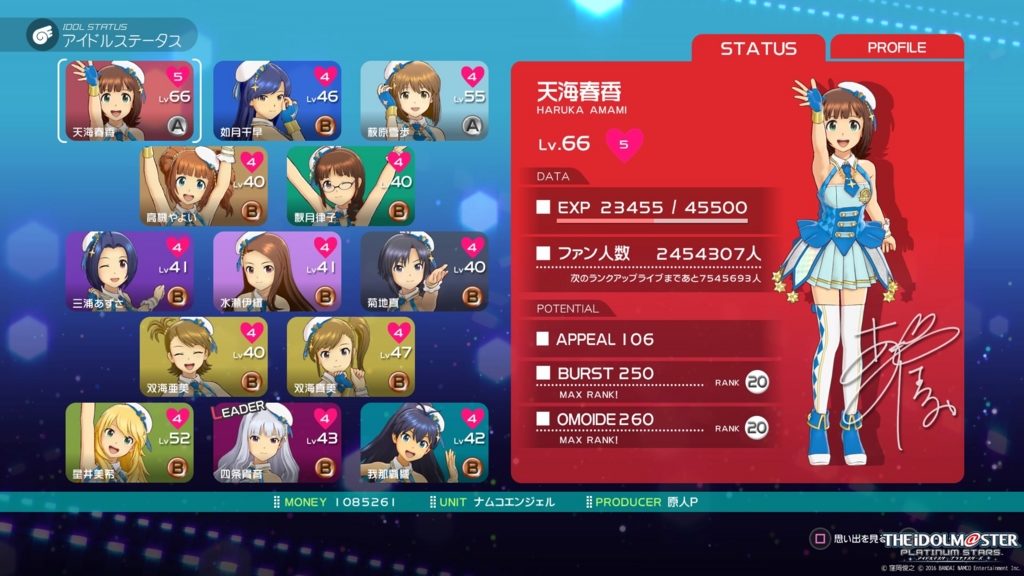Switch to the PROFILE tab
This screenshot has height=576, width=1024.
(896, 48)
